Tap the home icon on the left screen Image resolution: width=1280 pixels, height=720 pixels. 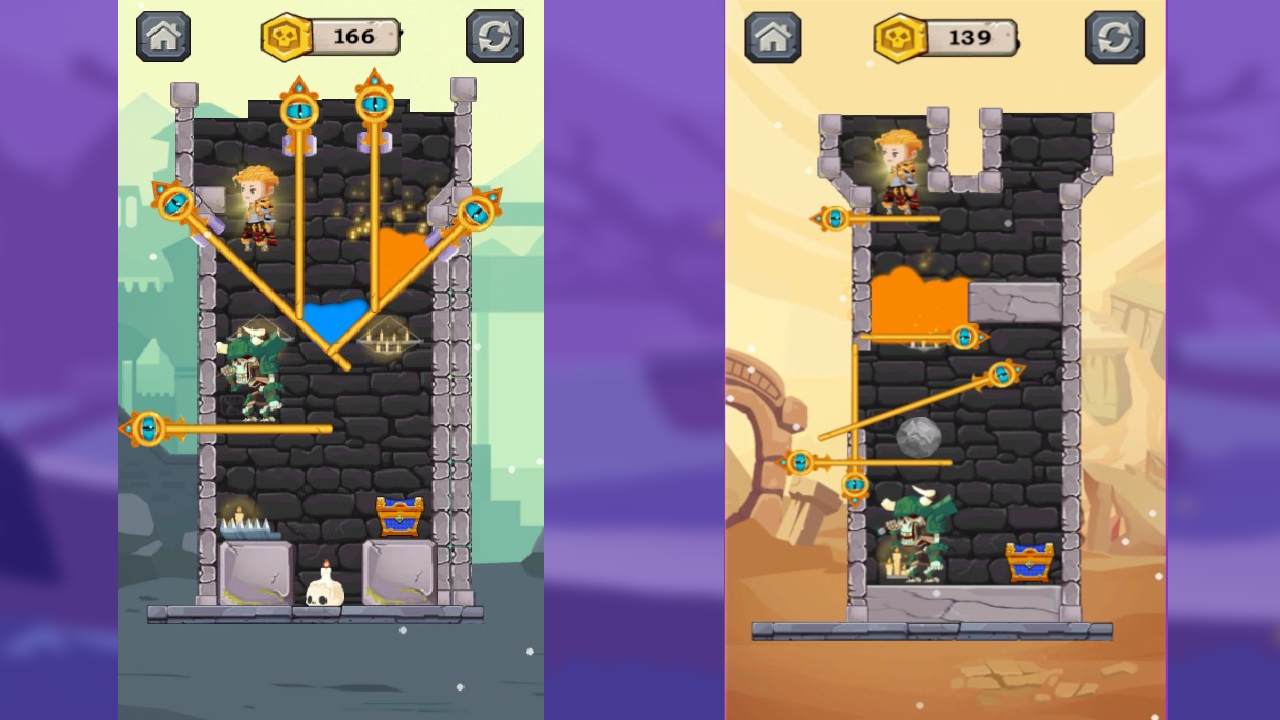coord(162,35)
